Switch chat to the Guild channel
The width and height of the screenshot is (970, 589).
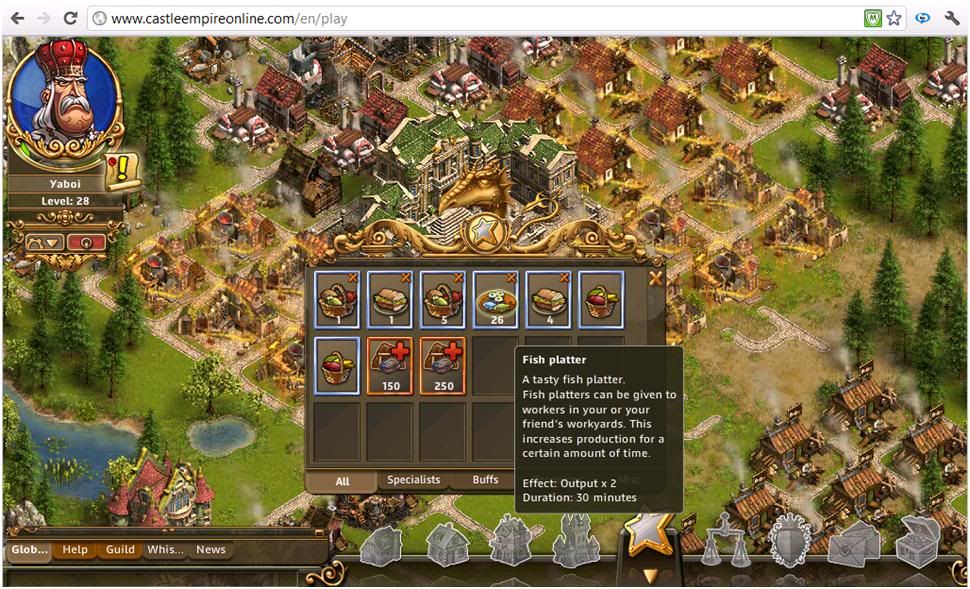point(120,549)
